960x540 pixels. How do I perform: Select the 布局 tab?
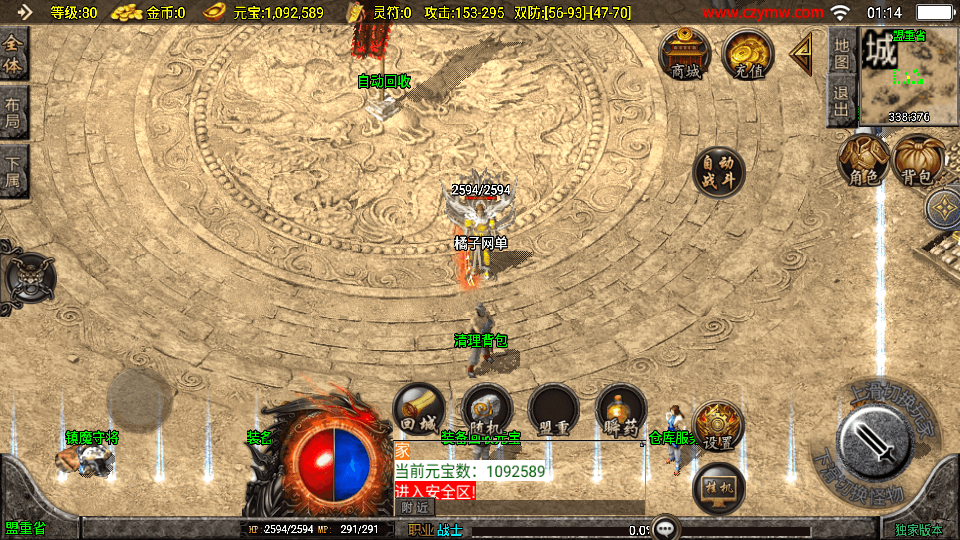[13, 112]
